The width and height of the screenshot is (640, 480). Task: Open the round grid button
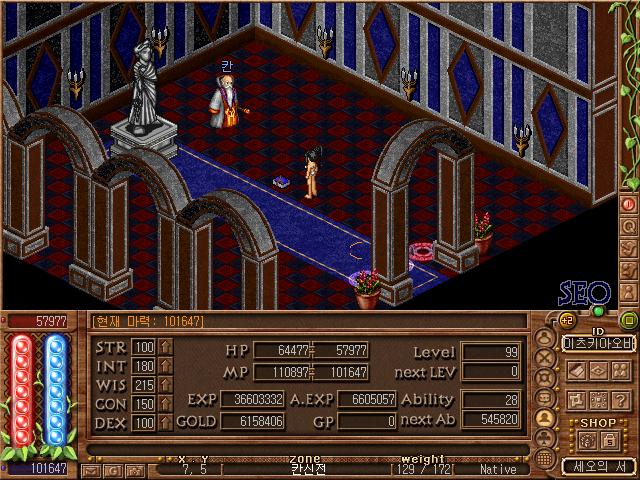click(x=544, y=457)
